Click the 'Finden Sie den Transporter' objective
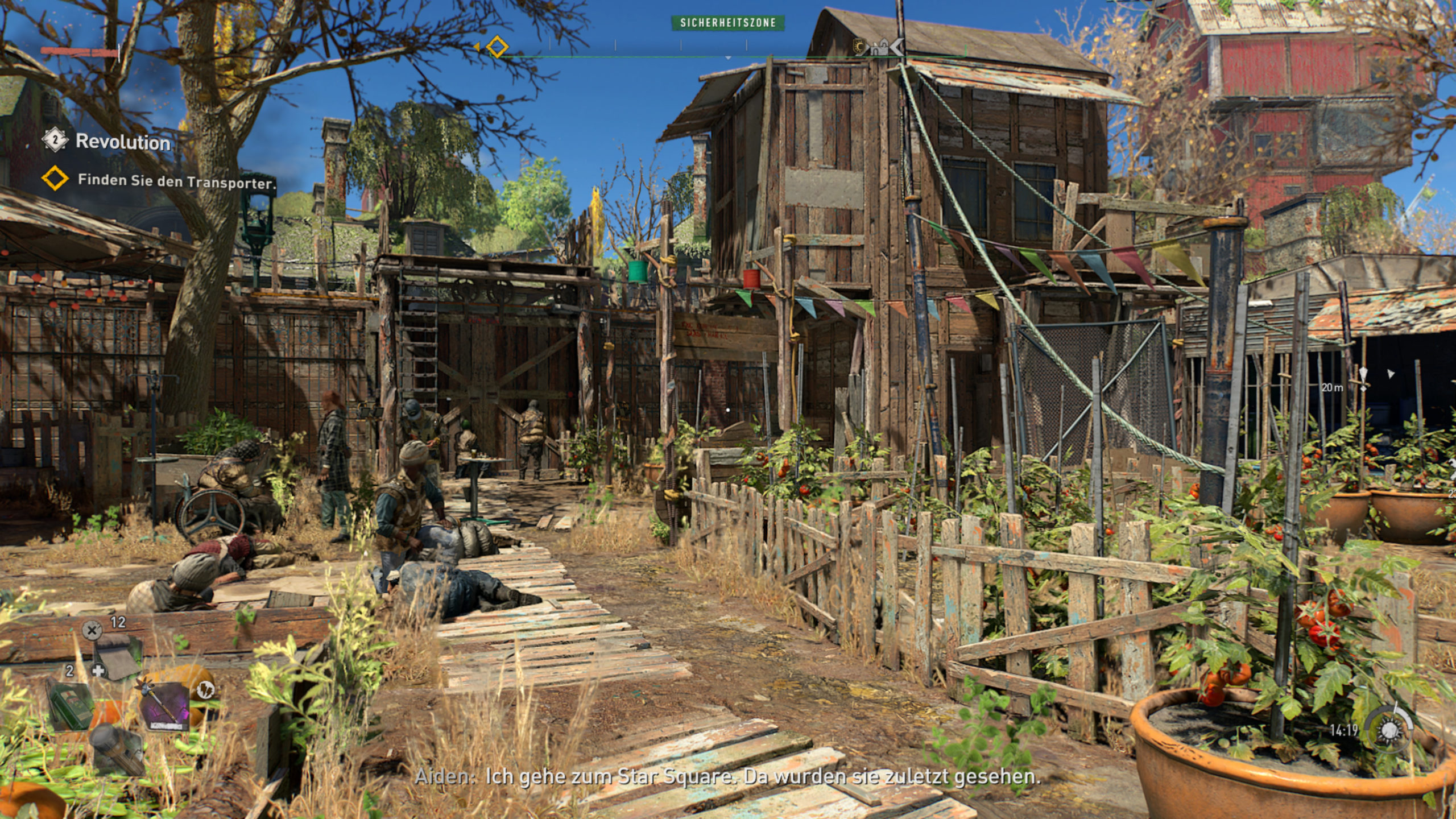Viewport: 1456px width, 819px height. (x=176, y=181)
